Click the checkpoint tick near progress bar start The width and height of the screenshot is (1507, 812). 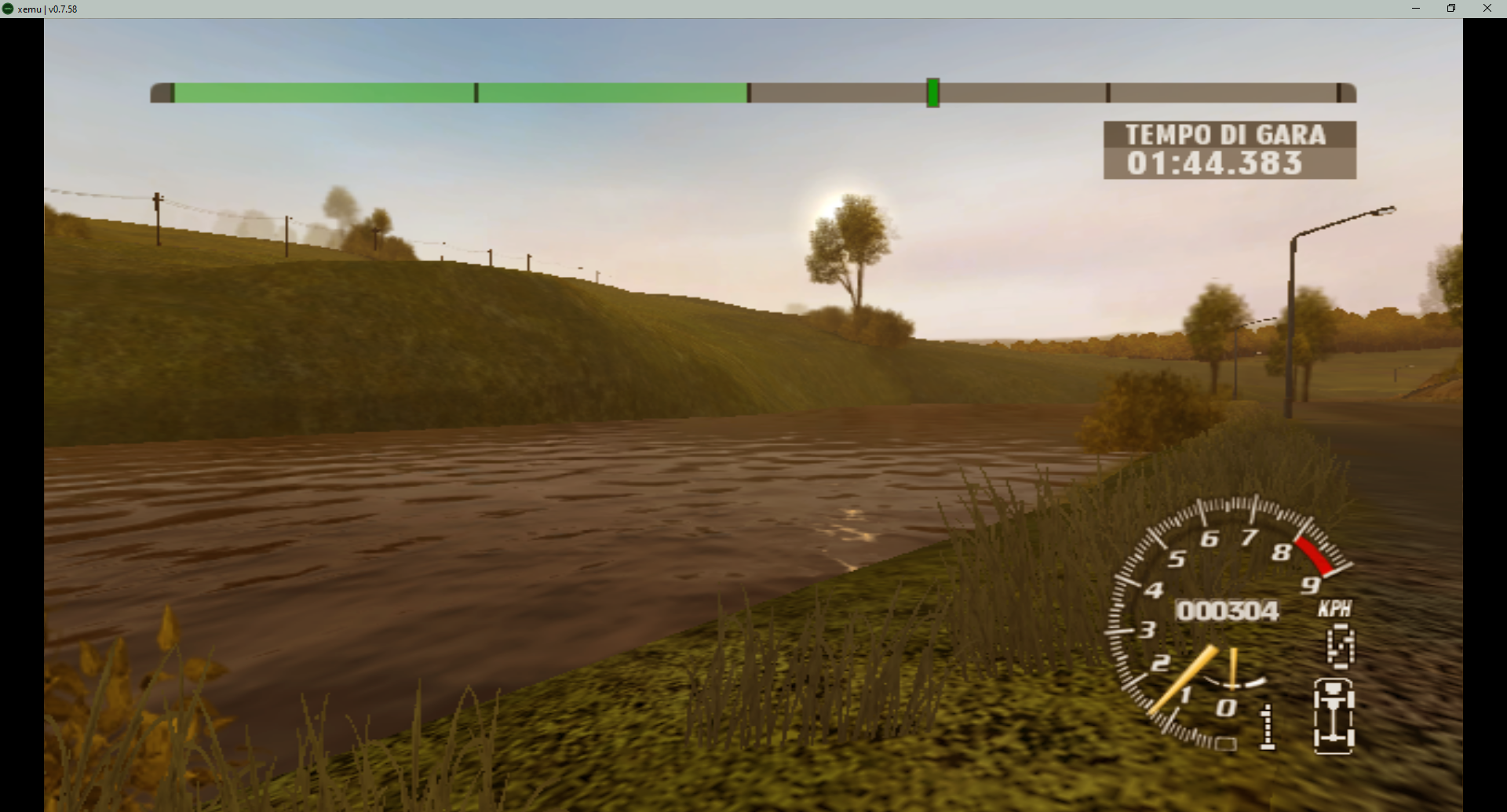(476, 93)
